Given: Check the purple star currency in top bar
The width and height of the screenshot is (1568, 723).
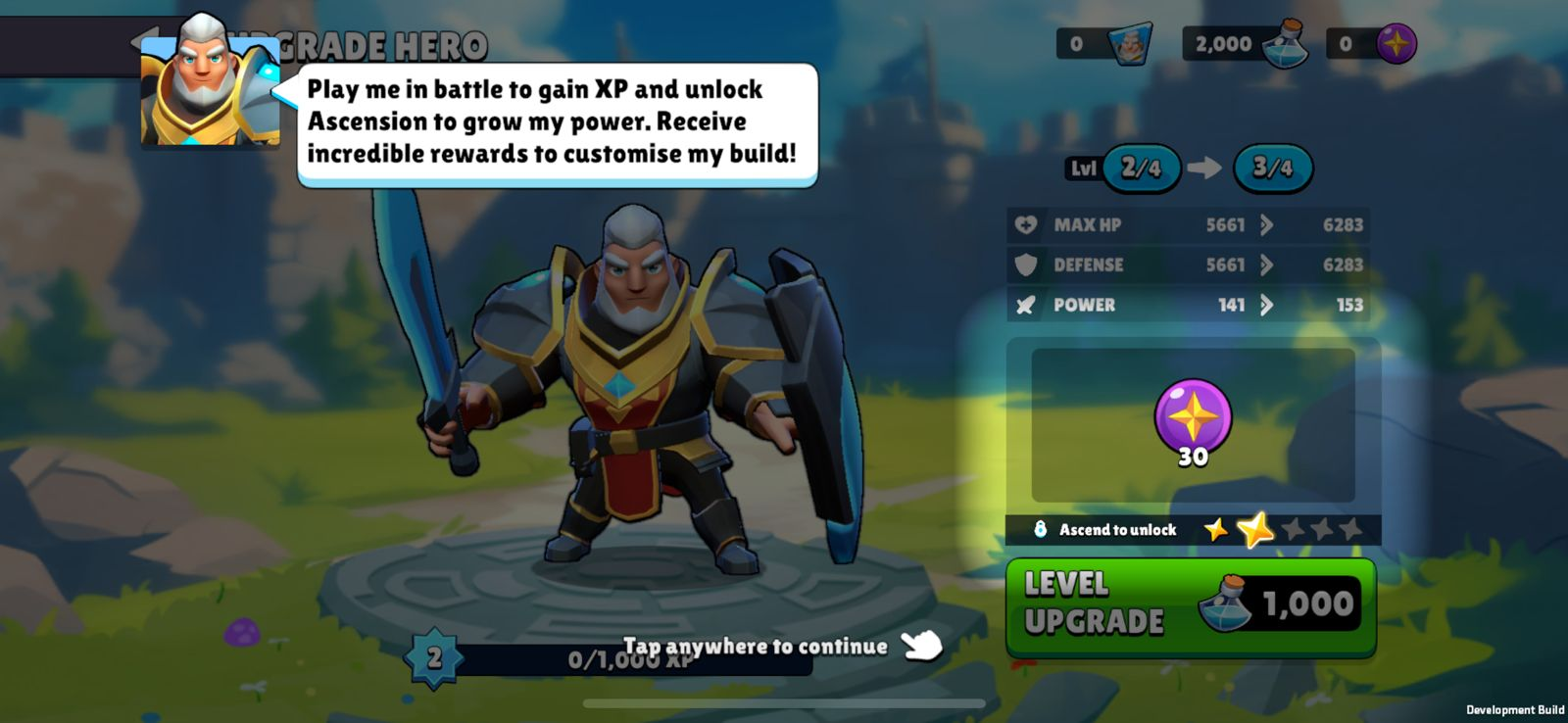Looking at the screenshot, I should pyautogui.click(x=1372, y=44).
